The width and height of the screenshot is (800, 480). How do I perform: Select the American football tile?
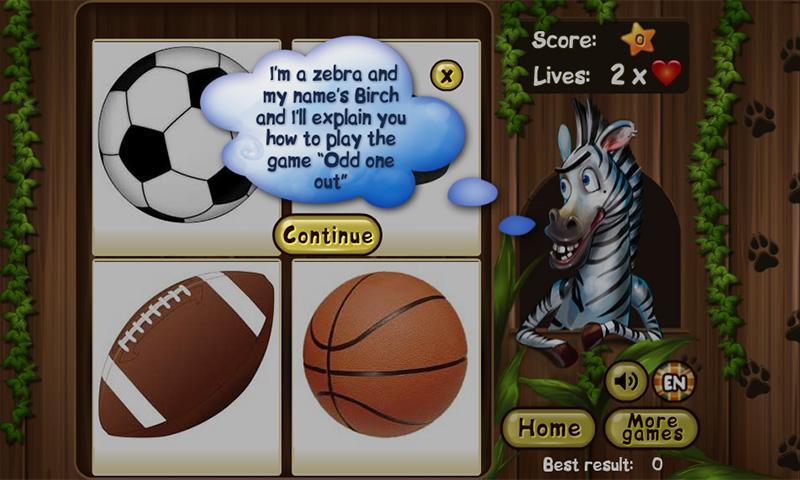186,354
